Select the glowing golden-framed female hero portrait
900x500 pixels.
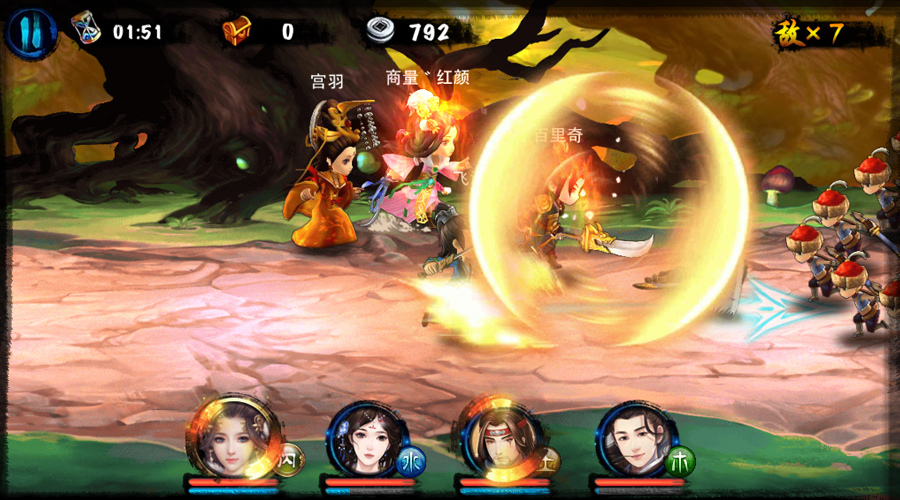[230, 440]
